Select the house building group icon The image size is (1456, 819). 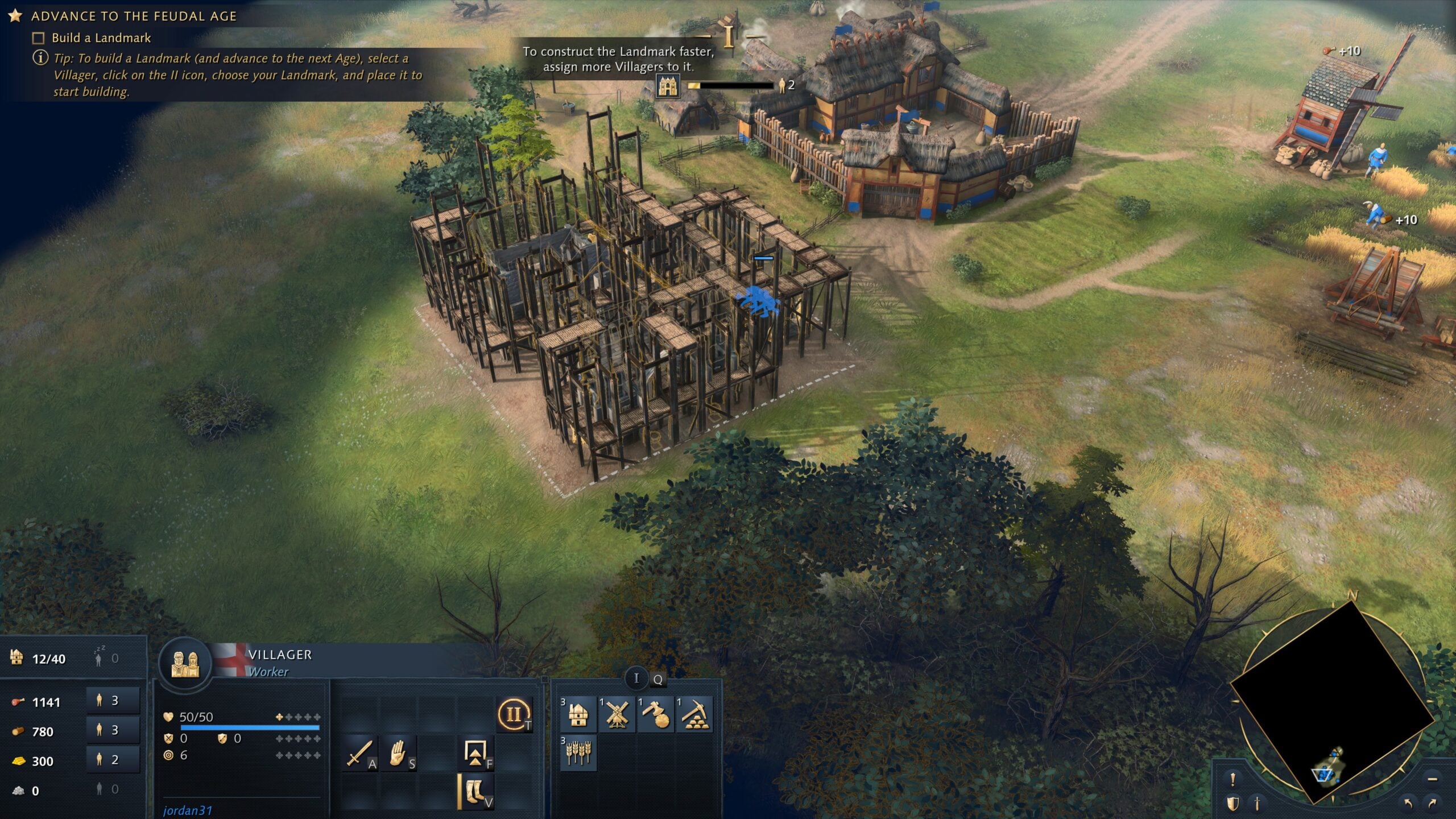tap(578, 714)
